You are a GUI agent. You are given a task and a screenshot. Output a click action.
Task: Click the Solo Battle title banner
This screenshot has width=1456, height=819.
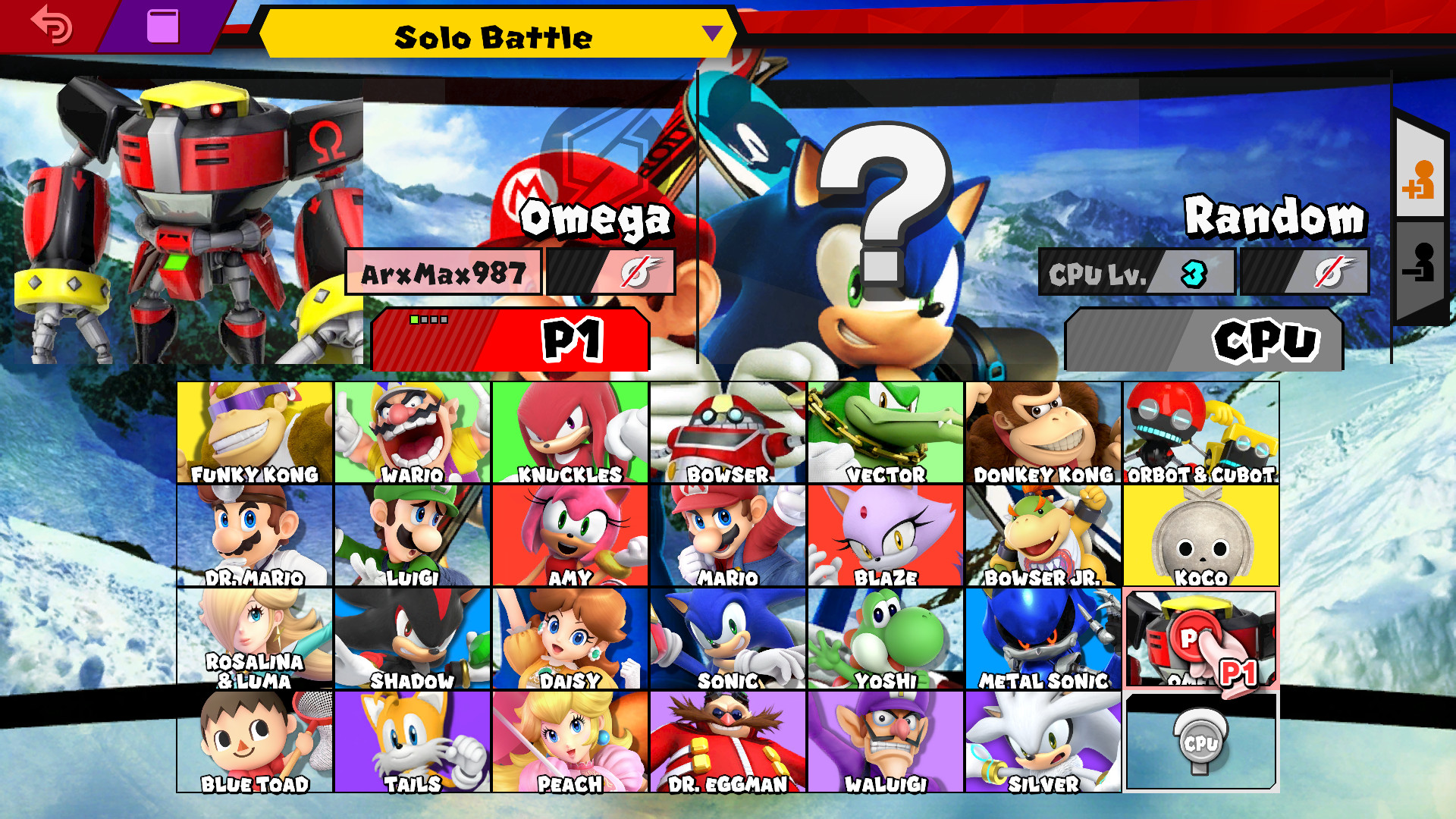(493, 36)
